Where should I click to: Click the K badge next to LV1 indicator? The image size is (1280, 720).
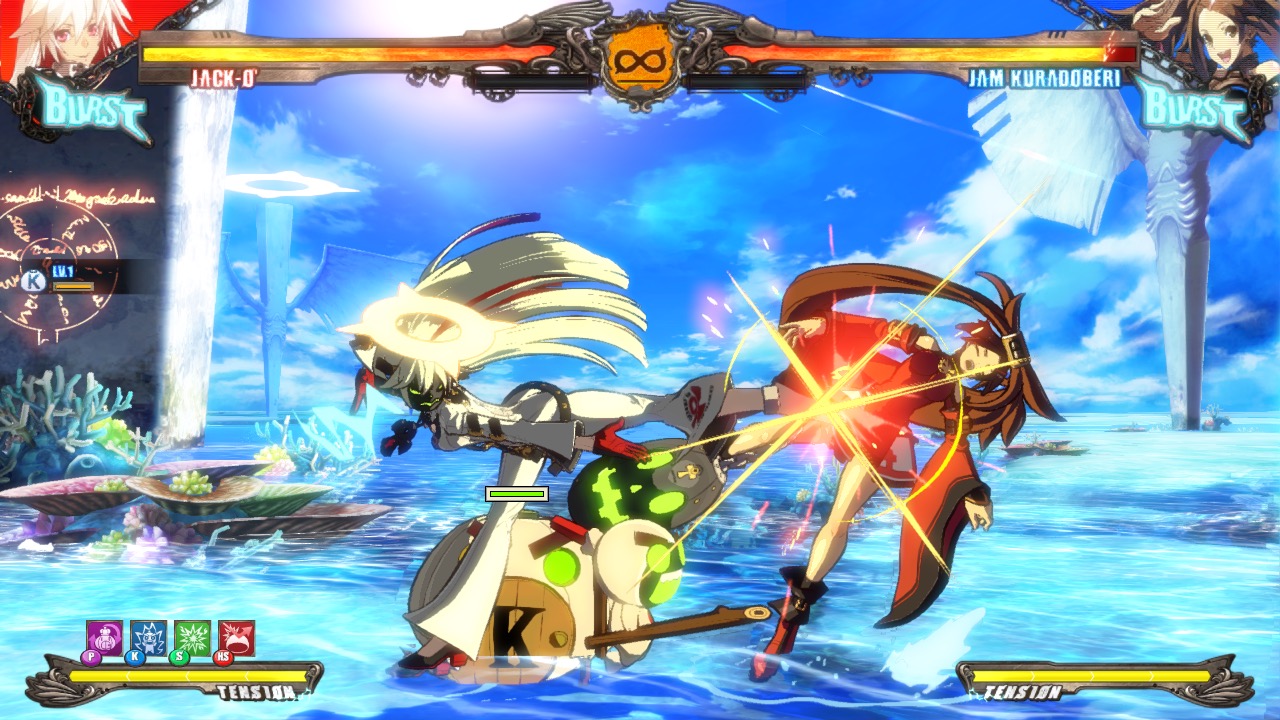33,279
